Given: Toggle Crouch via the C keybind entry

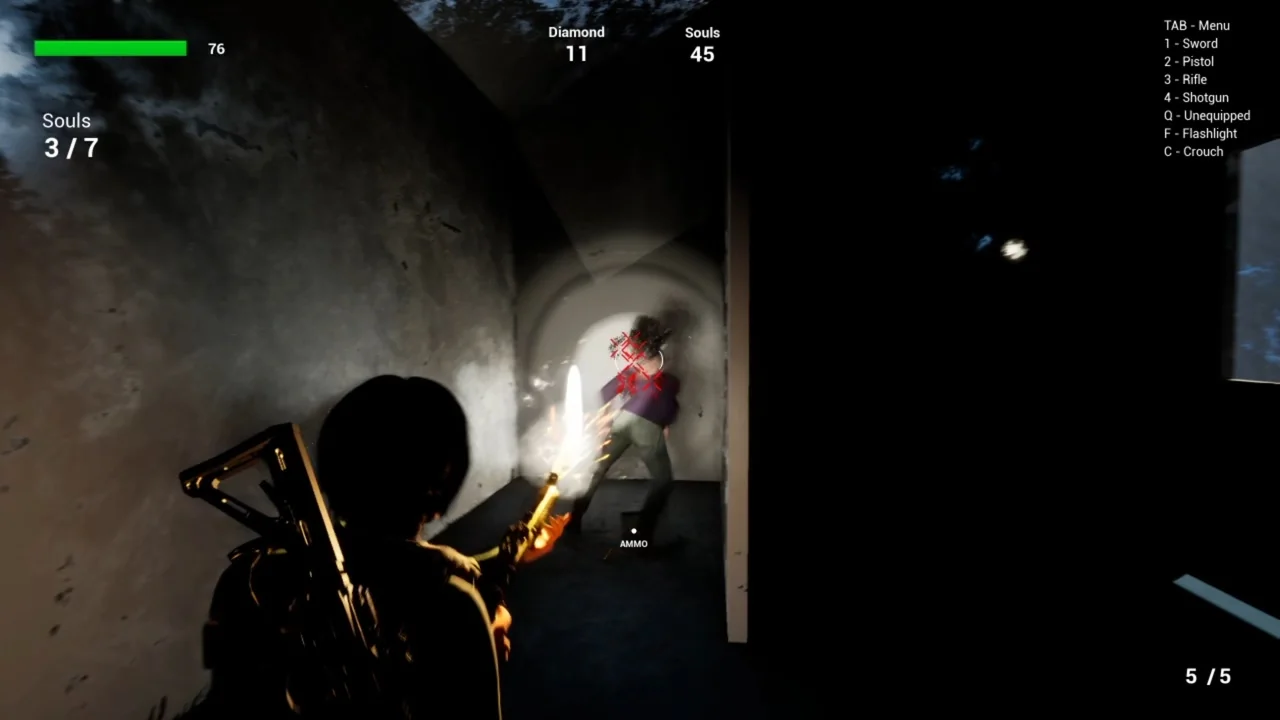Looking at the screenshot, I should point(1193,151).
